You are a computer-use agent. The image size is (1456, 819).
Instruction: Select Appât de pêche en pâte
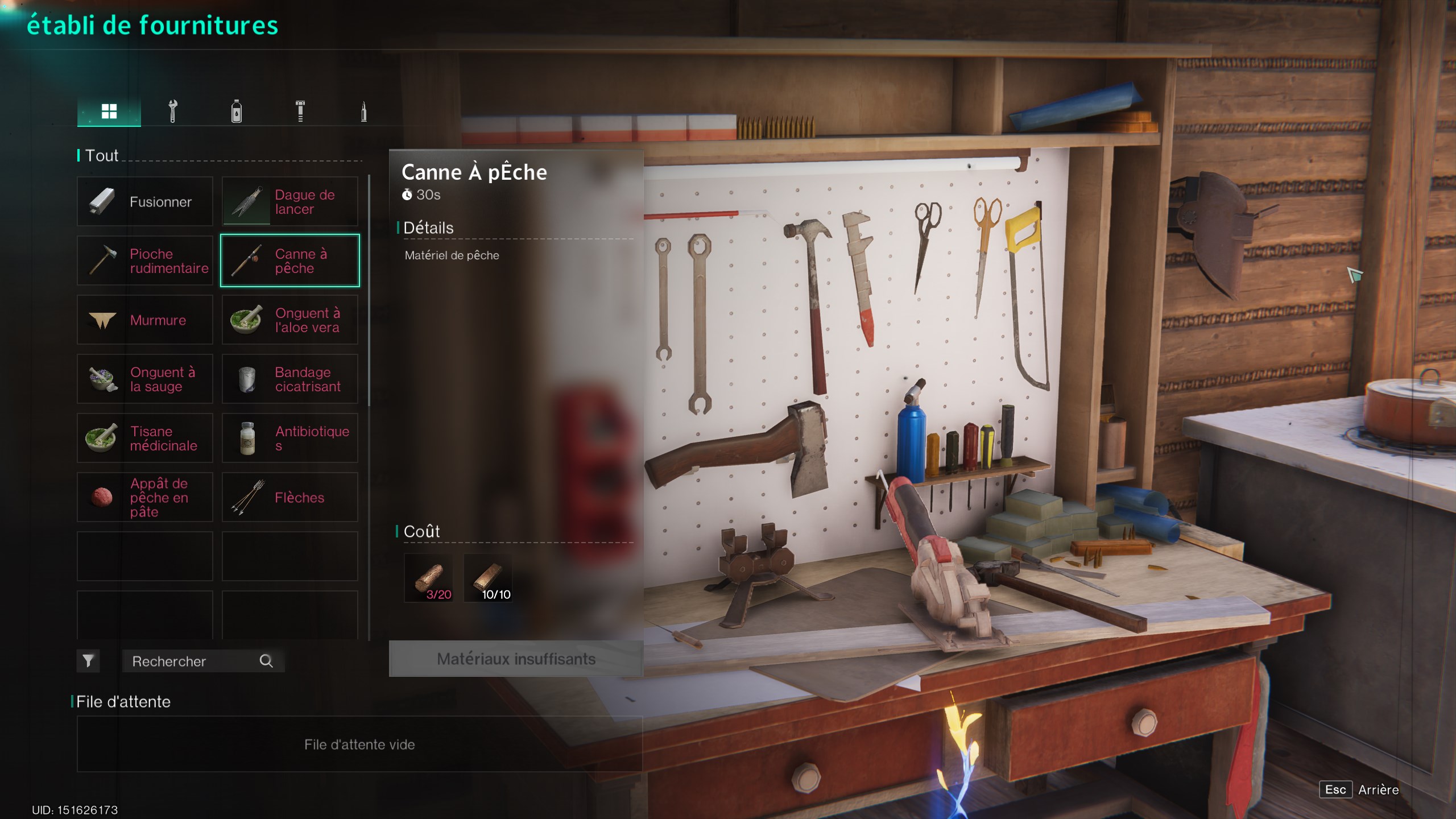(145, 497)
